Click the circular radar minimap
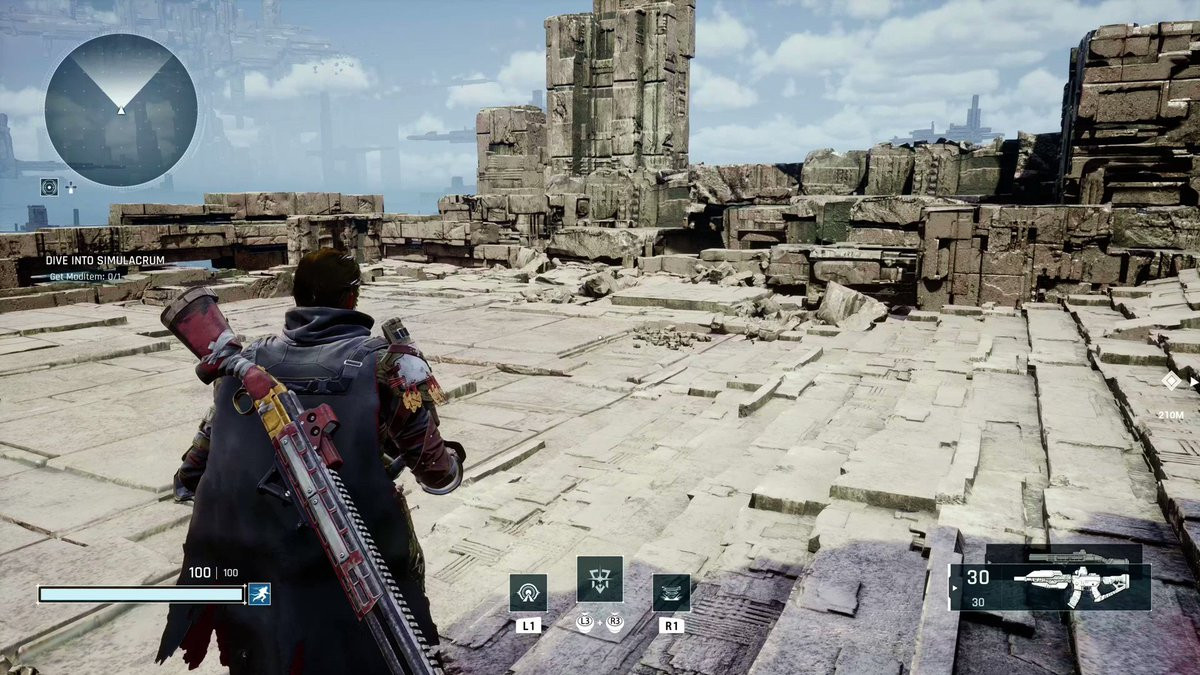 [120, 109]
